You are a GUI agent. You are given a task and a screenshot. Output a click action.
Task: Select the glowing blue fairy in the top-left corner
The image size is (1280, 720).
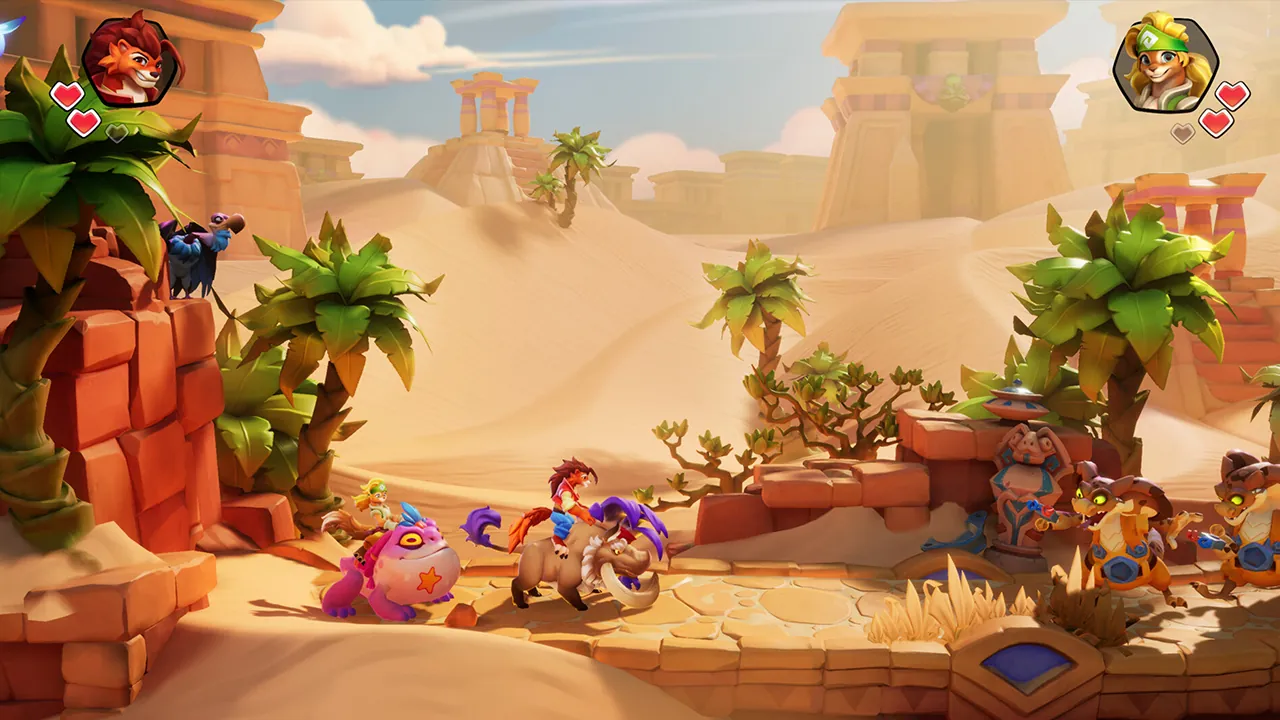click(7, 28)
